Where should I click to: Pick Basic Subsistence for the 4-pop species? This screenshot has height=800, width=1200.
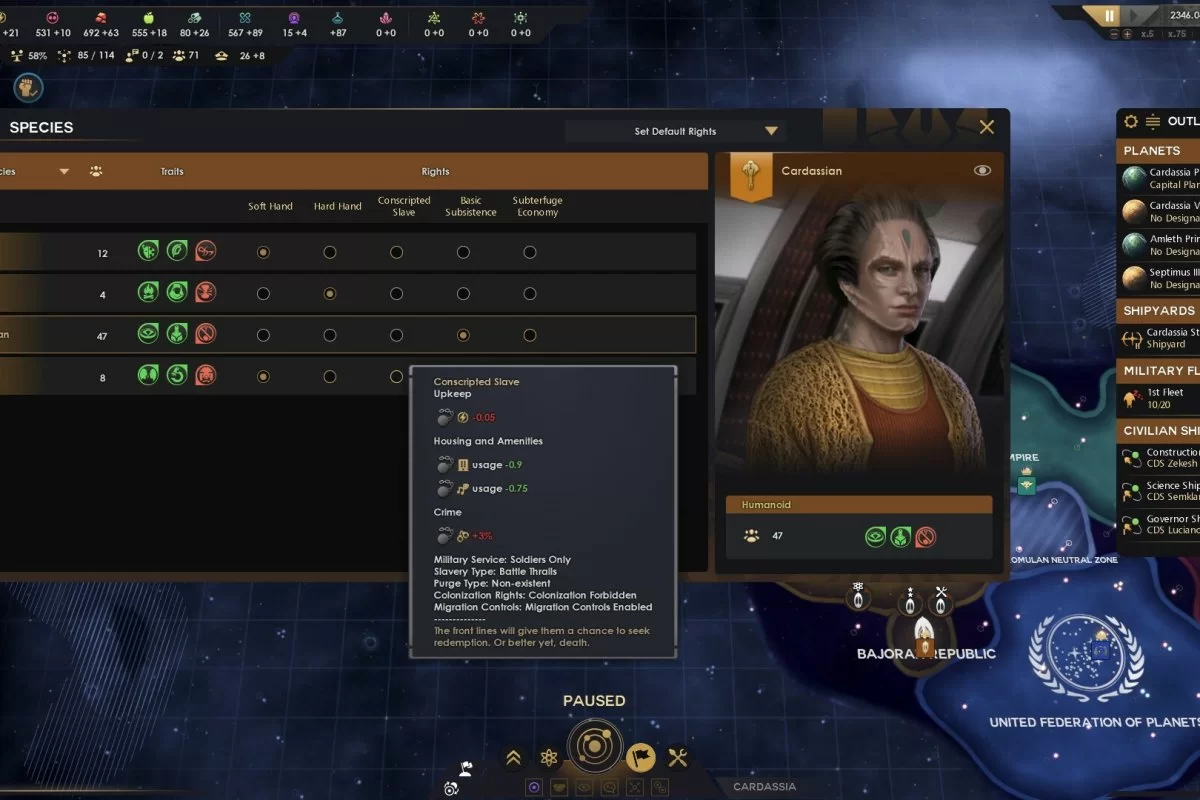click(463, 294)
